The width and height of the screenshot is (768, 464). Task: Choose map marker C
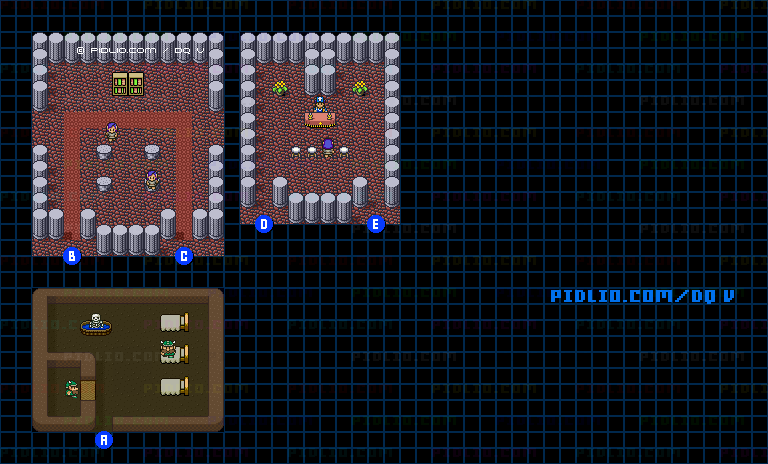point(184,256)
